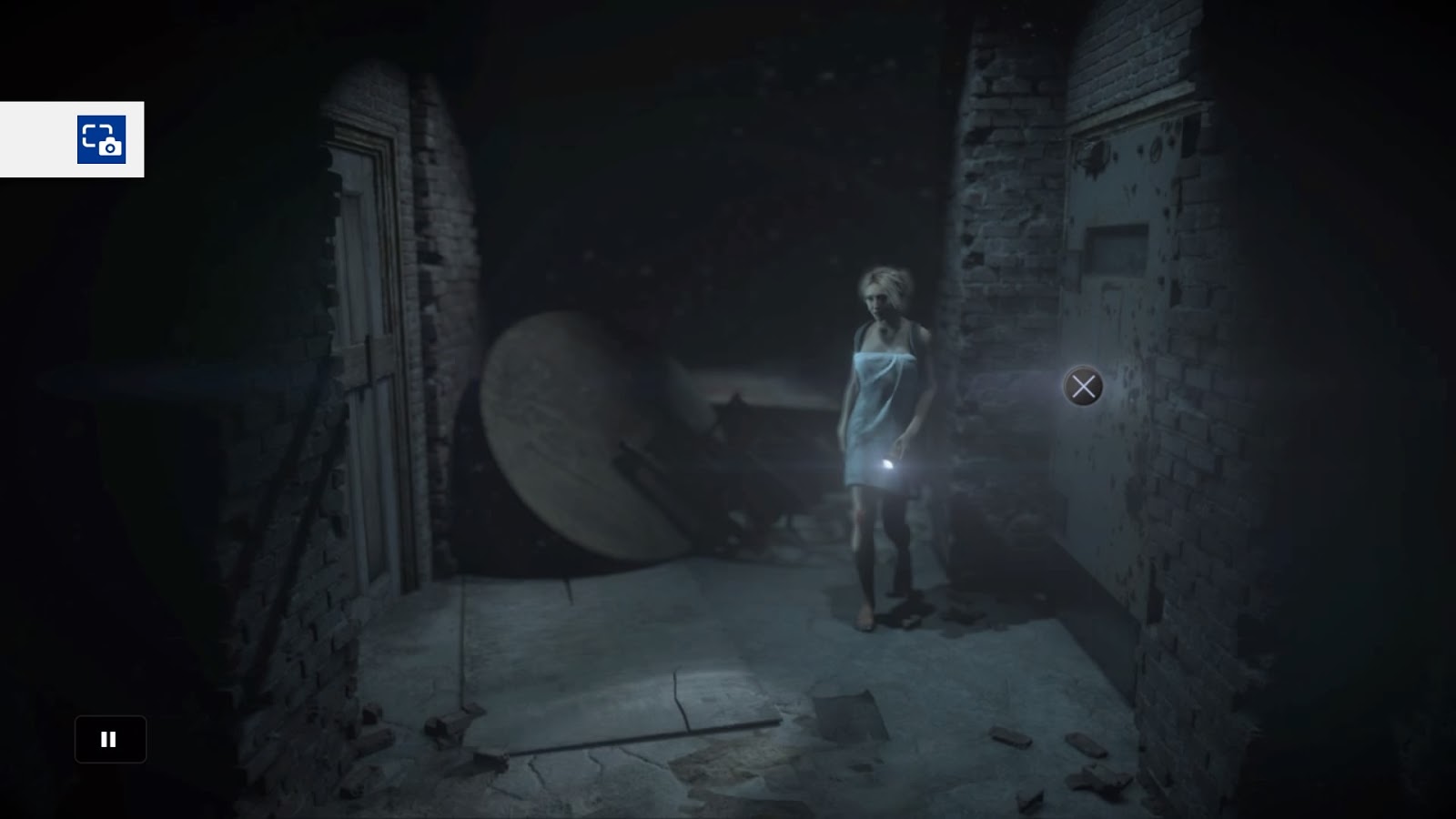Image resolution: width=1456 pixels, height=819 pixels.
Task: Click the flashlight glowing in Sam's hand
Action: click(887, 466)
